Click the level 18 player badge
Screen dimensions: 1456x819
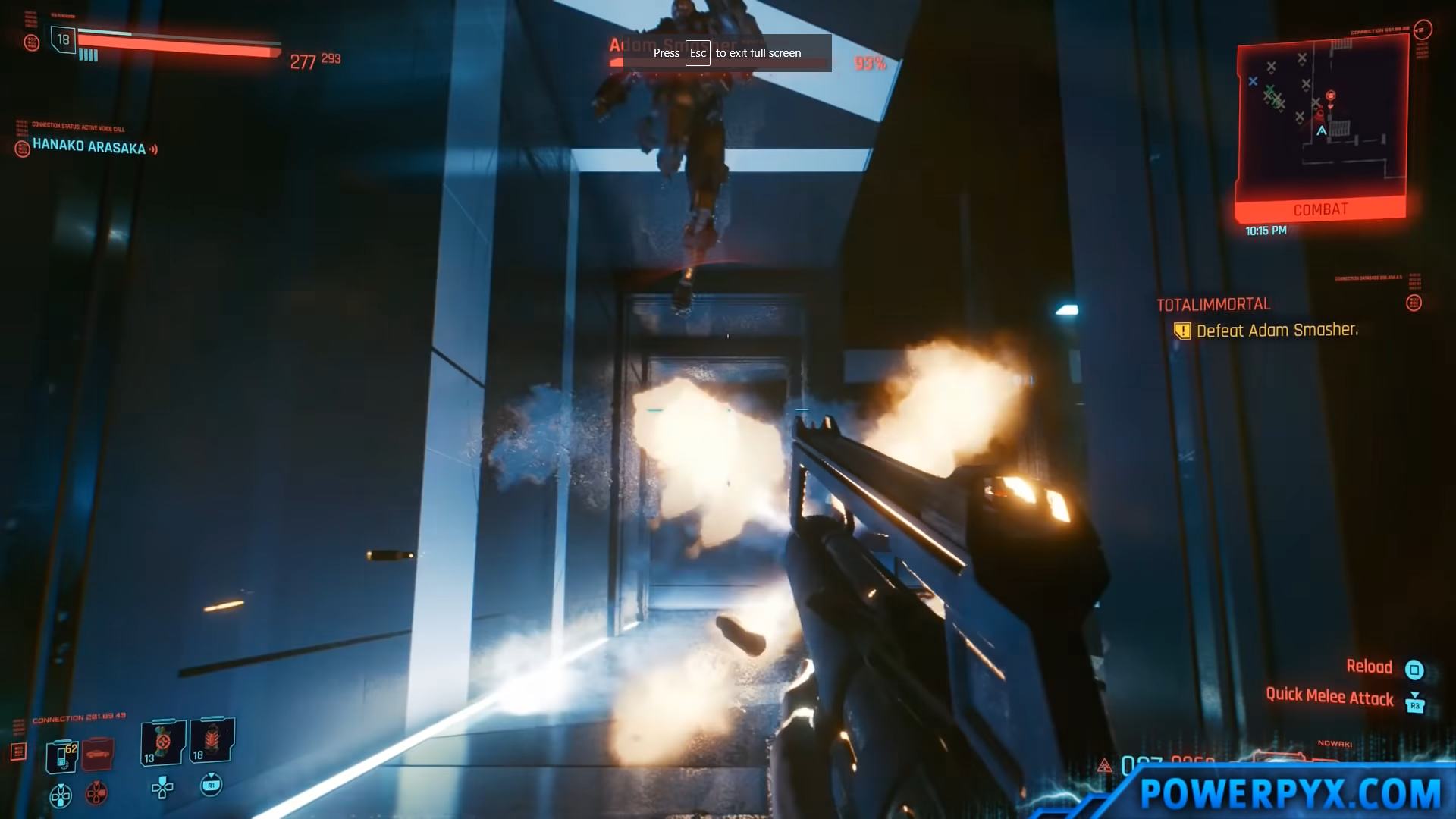click(x=63, y=39)
